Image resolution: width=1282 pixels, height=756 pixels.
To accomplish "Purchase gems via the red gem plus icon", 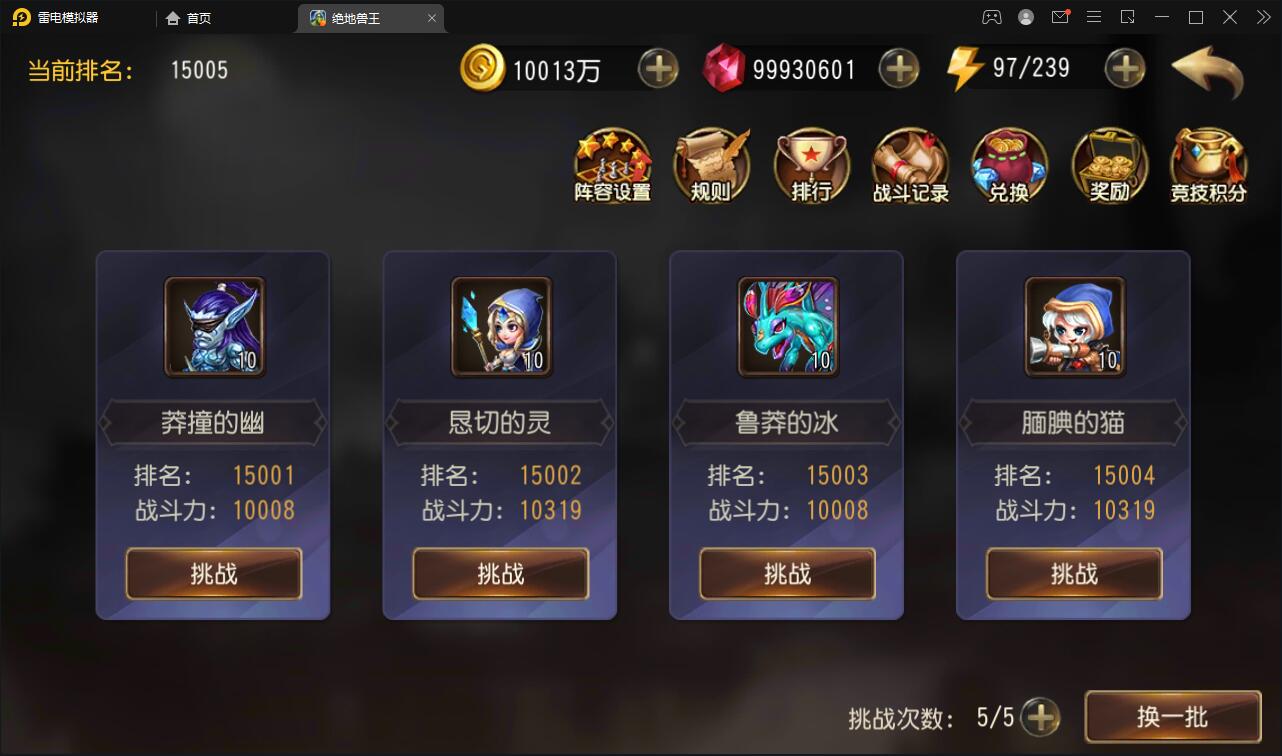I will (x=898, y=68).
